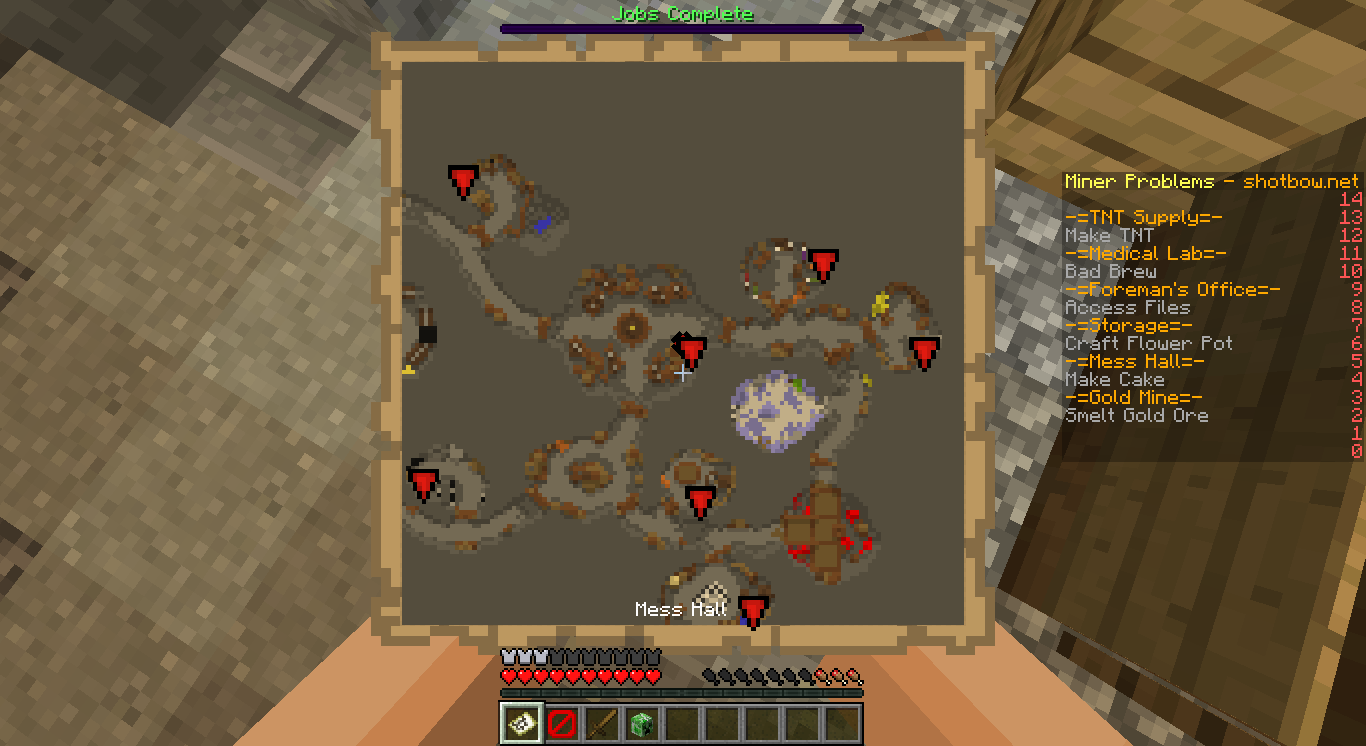Choose the wooden sword hotbar slot
Viewport: 1366px width, 746px height.
click(x=601, y=723)
